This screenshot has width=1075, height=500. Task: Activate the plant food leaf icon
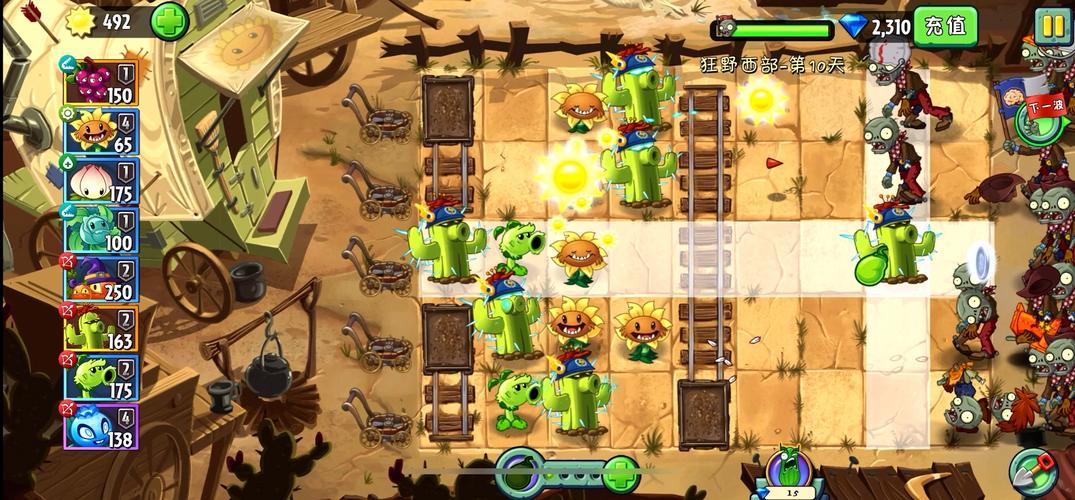(x=520, y=469)
